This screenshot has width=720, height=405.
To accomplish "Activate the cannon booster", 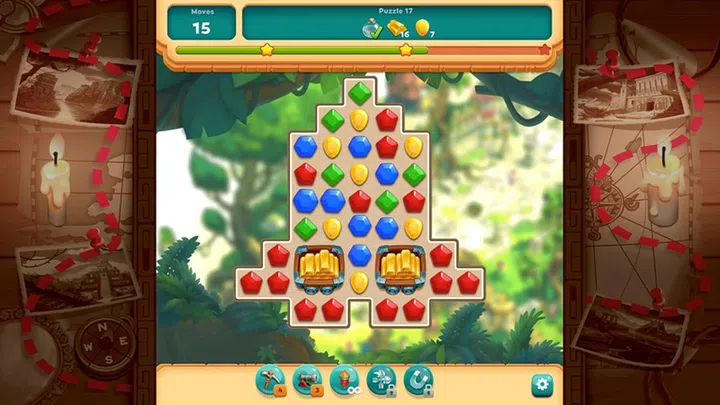I will coord(307,379).
